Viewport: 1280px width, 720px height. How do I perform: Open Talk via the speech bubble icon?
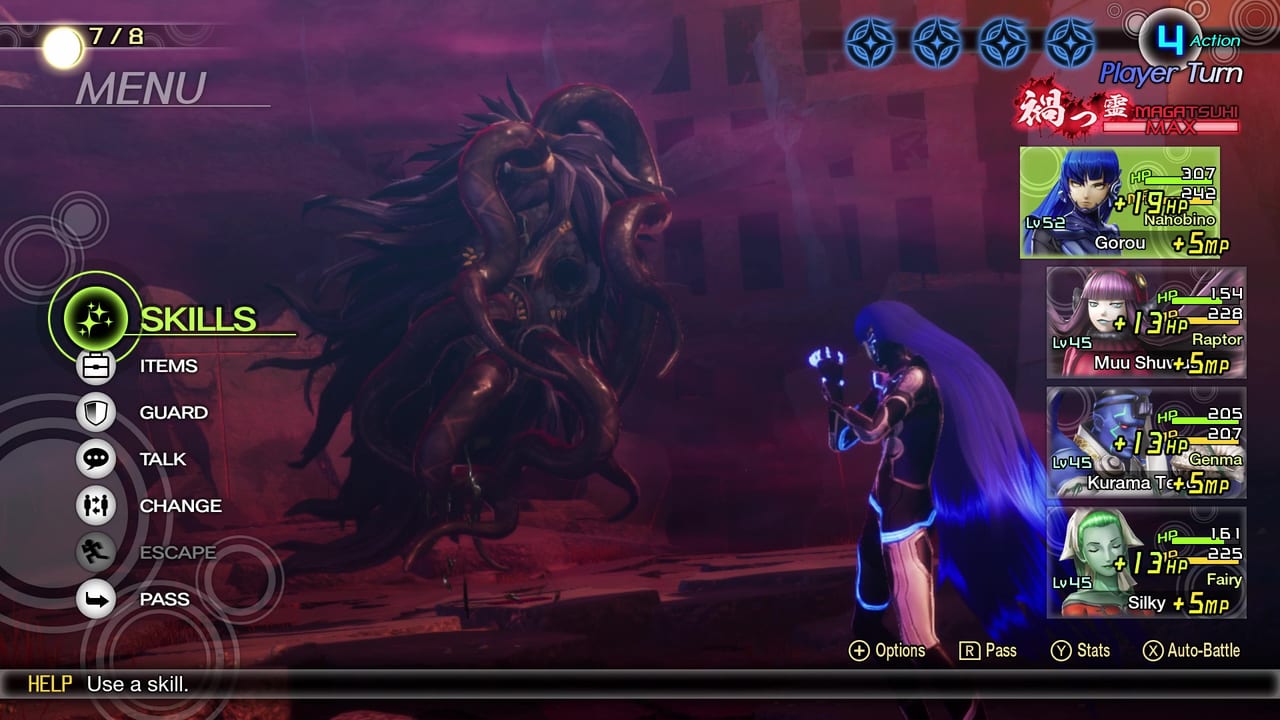coord(95,459)
